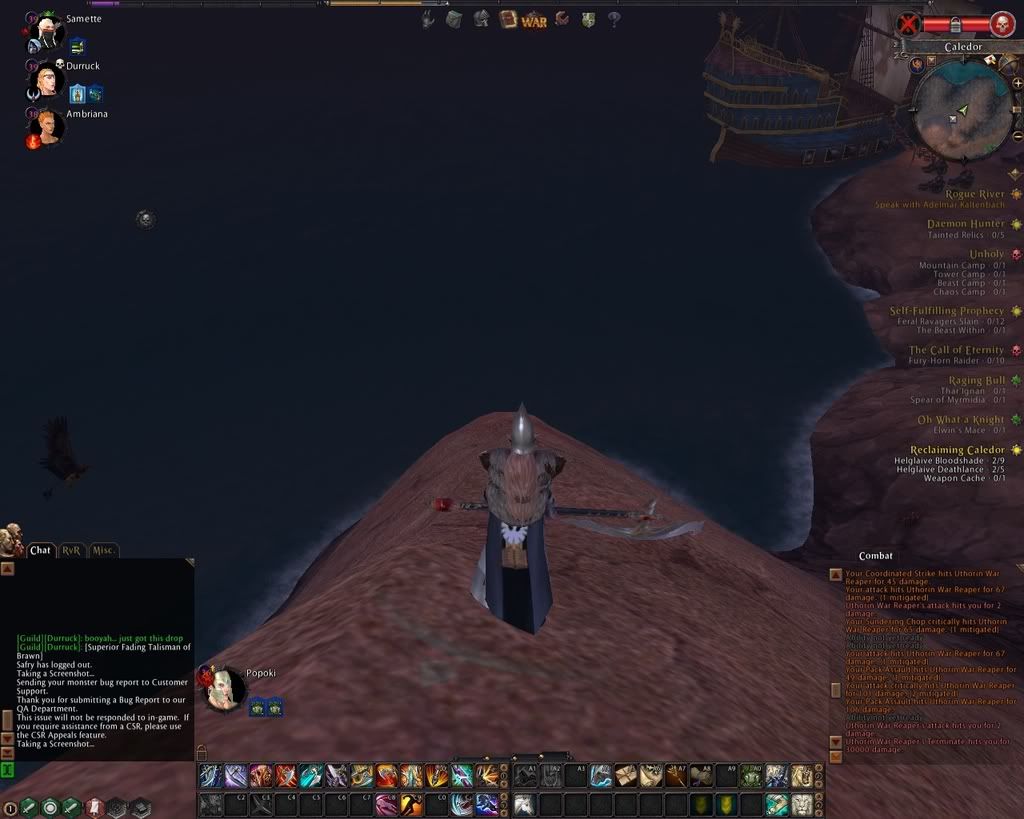The height and width of the screenshot is (819, 1024).
Task: Click Popoki's player portrait
Action: [225, 690]
